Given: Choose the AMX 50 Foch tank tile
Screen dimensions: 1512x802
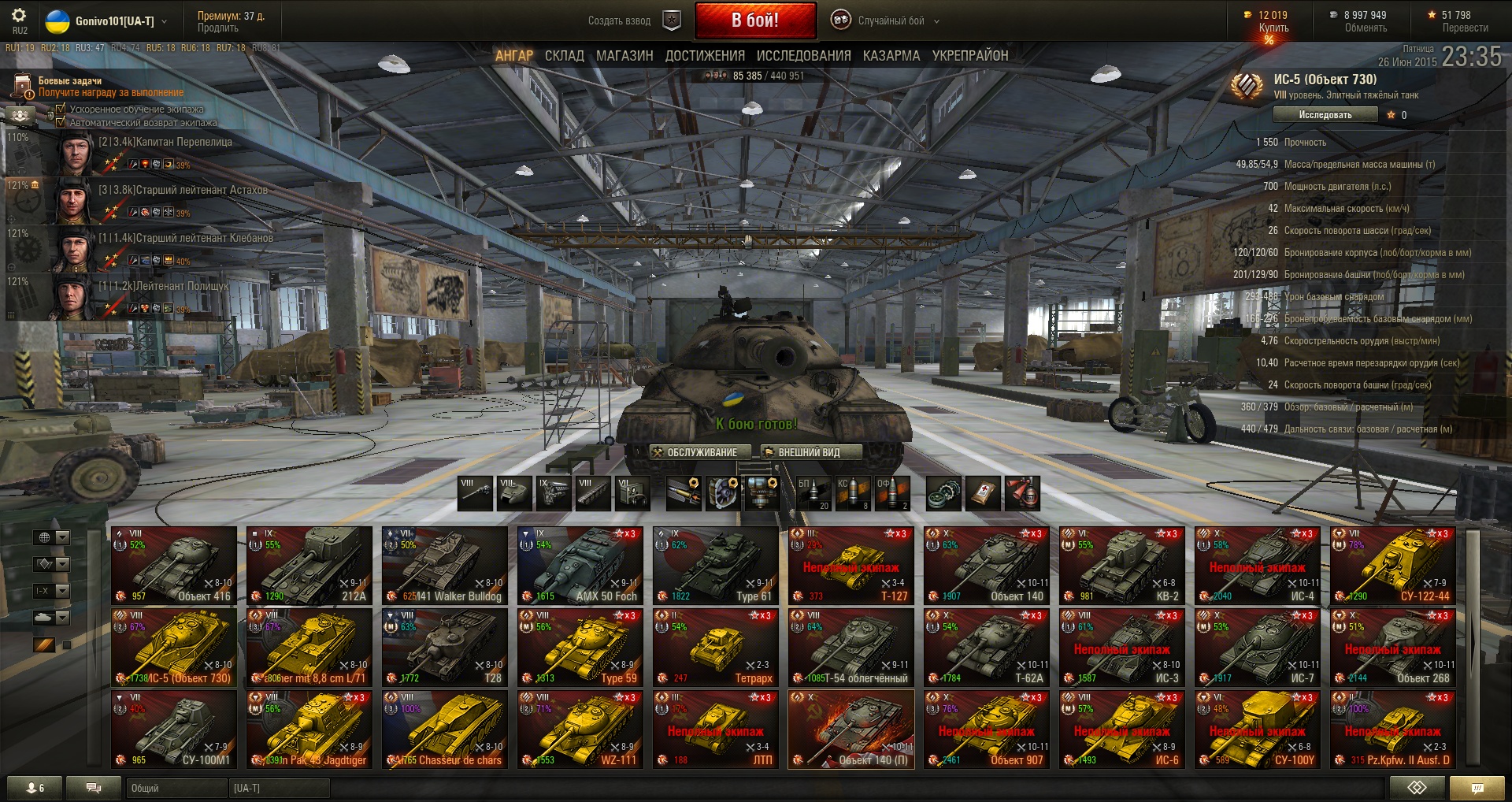Looking at the screenshot, I should pyautogui.click(x=580, y=566).
